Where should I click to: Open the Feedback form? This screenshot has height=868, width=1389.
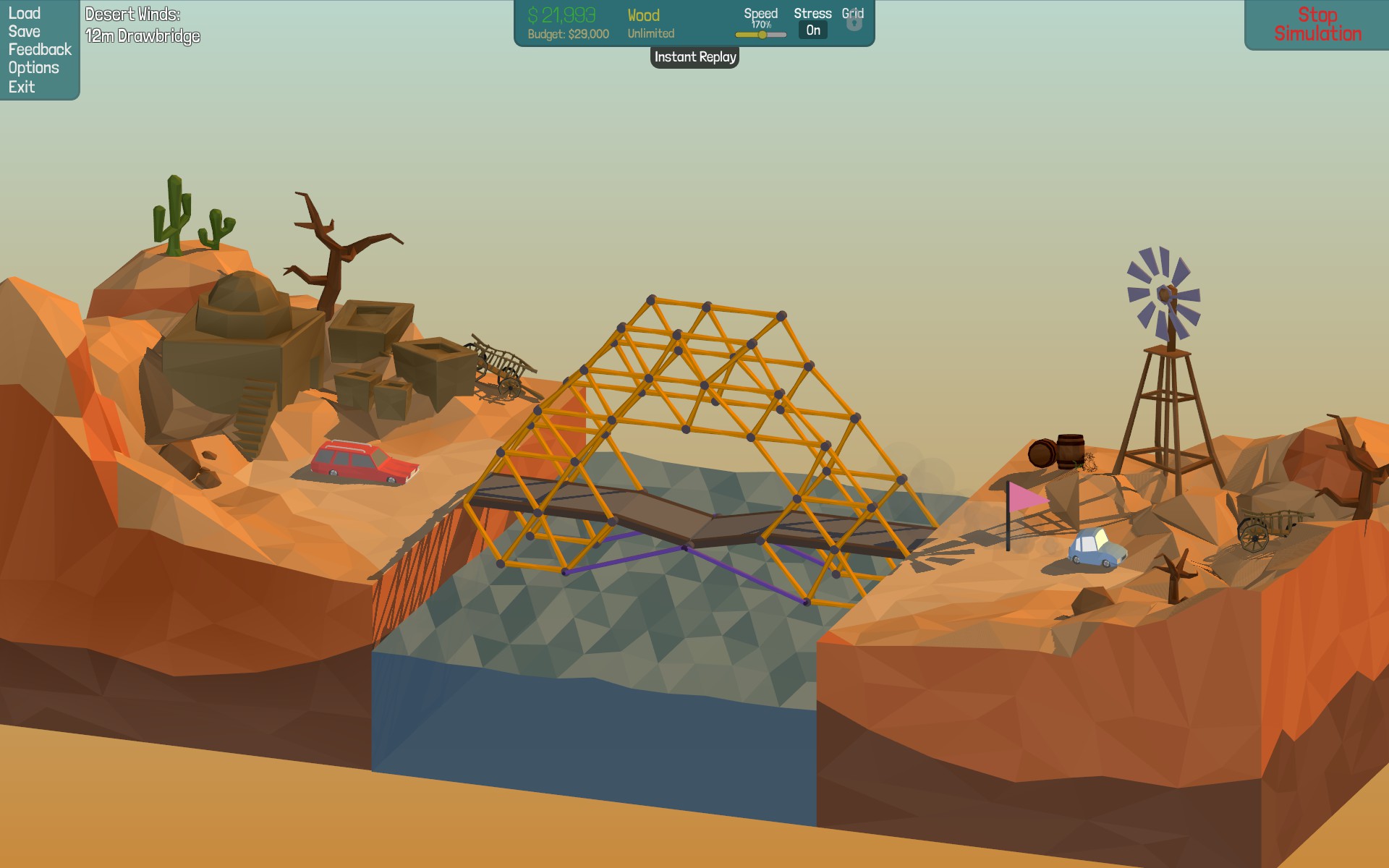pos(40,49)
